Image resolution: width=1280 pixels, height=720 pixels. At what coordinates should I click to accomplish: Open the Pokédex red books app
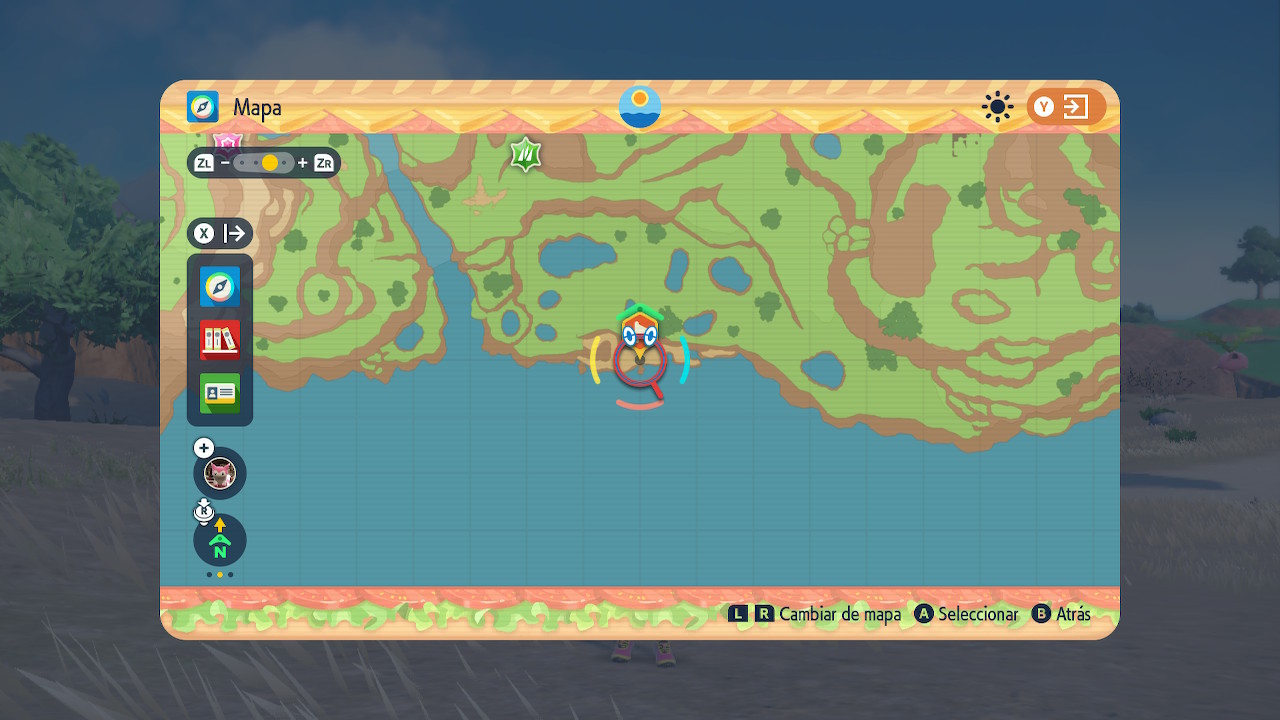[x=220, y=340]
